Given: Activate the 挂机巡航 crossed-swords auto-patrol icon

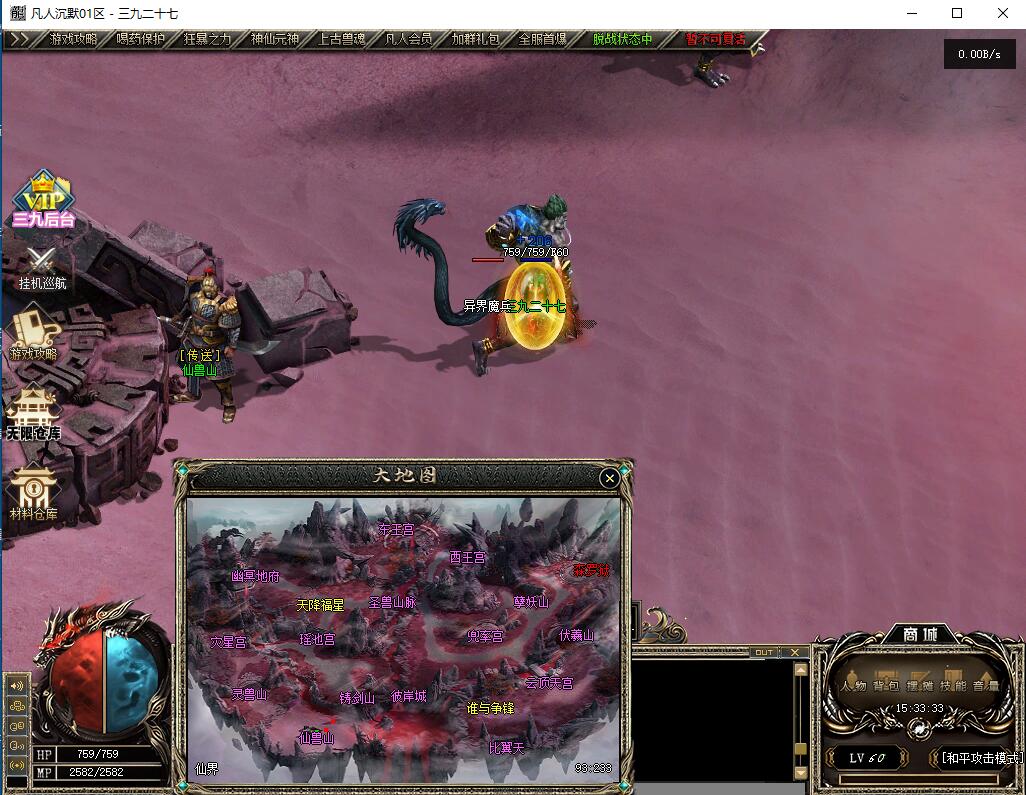Looking at the screenshot, I should coord(42,267).
